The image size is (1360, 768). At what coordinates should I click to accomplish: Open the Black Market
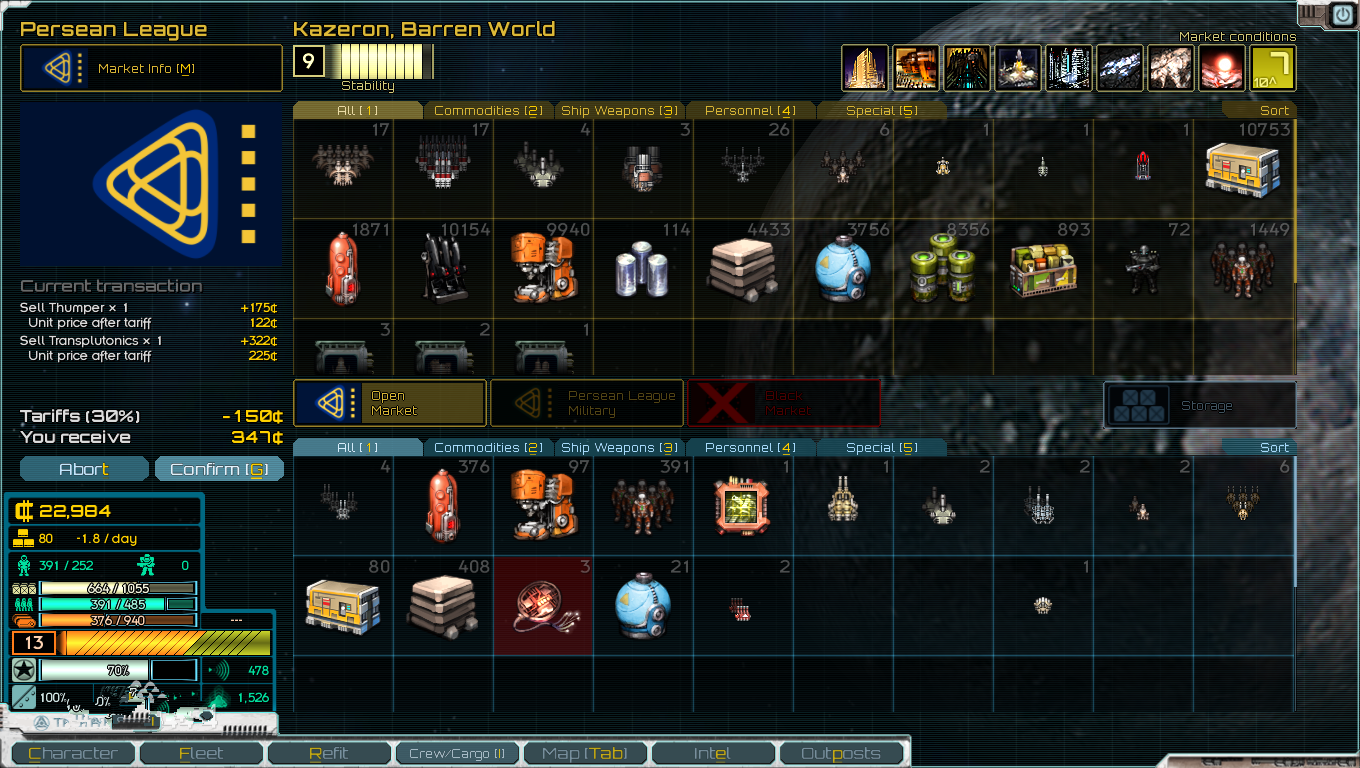pyautogui.click(x=784, y=403)
